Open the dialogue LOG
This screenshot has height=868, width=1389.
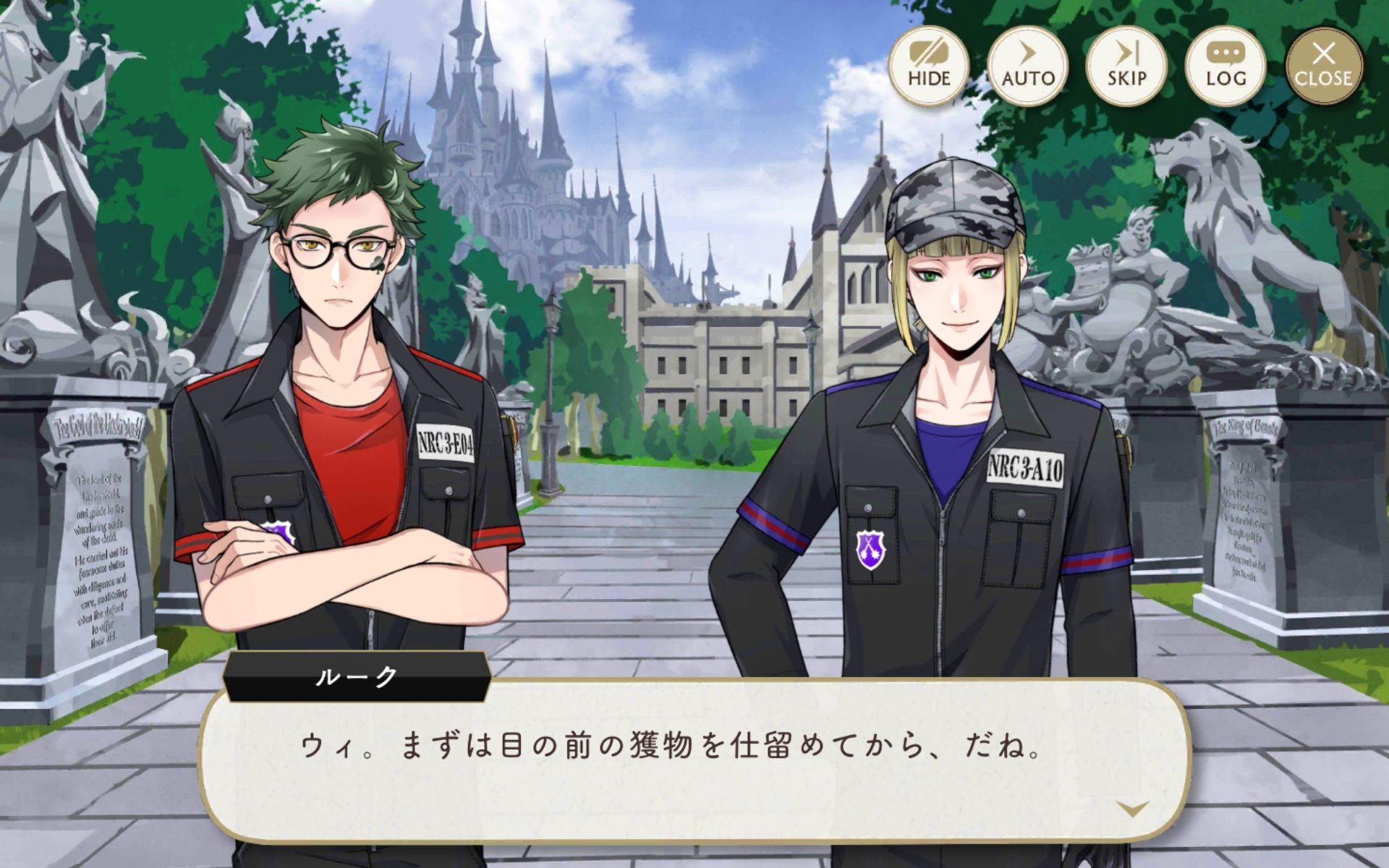tap(1226, 66)
